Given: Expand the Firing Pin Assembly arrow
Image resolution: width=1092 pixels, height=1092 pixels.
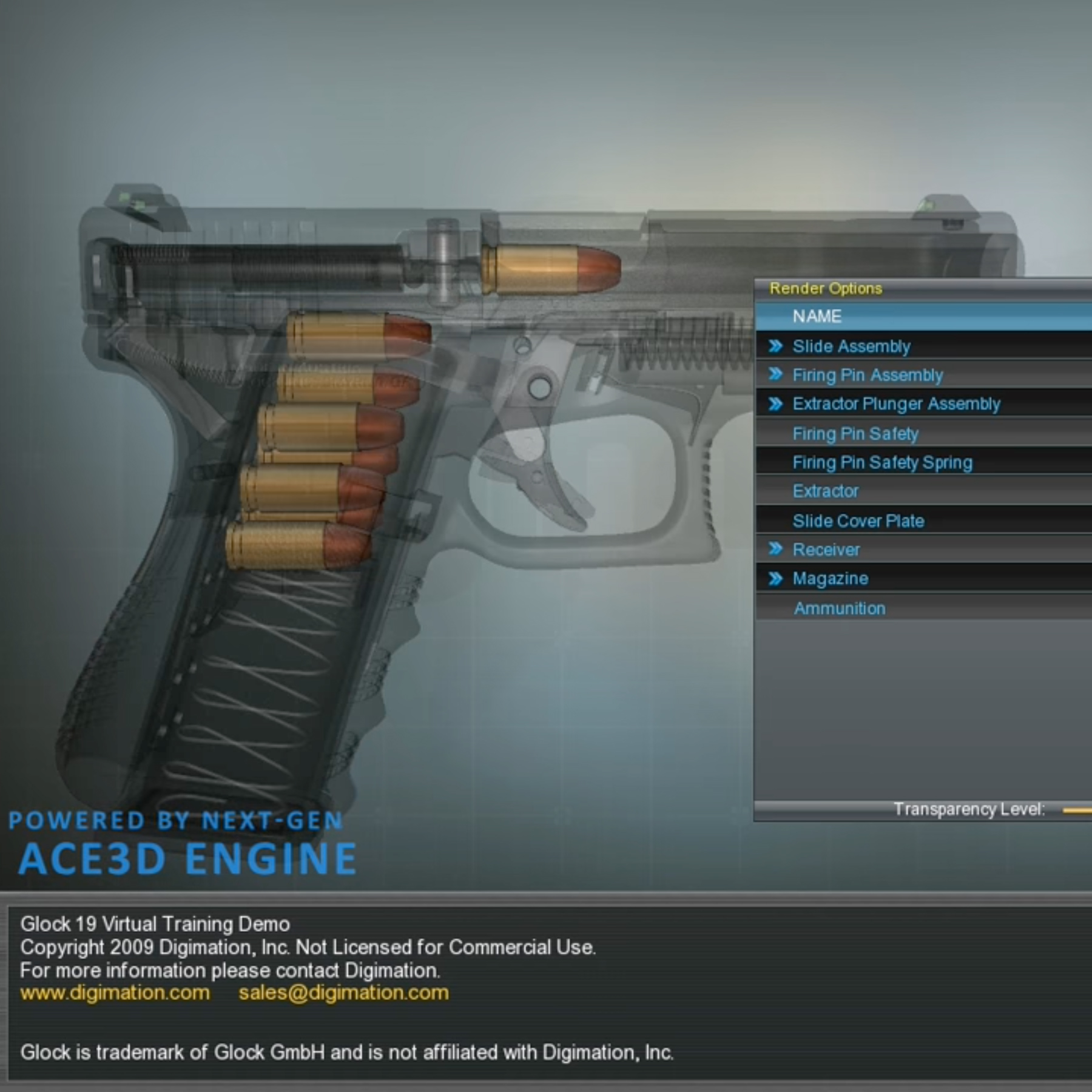Looking at the screenshot, I should click(x=775, y=374).
